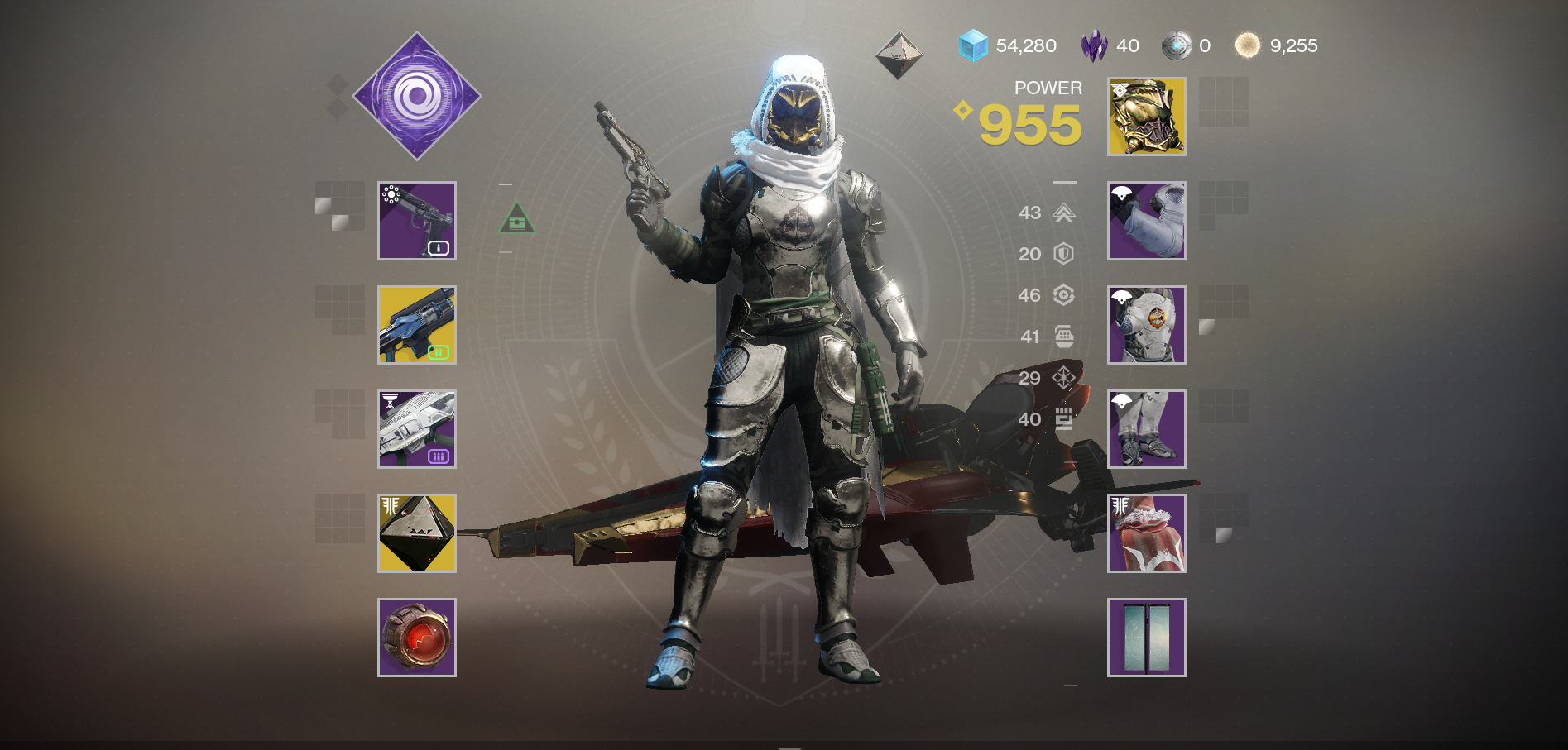Image resolution: width=1568 pixels, height=750 pixels.
Task: Open the dark diamond emblem near currencies
Action: [899, 55]
